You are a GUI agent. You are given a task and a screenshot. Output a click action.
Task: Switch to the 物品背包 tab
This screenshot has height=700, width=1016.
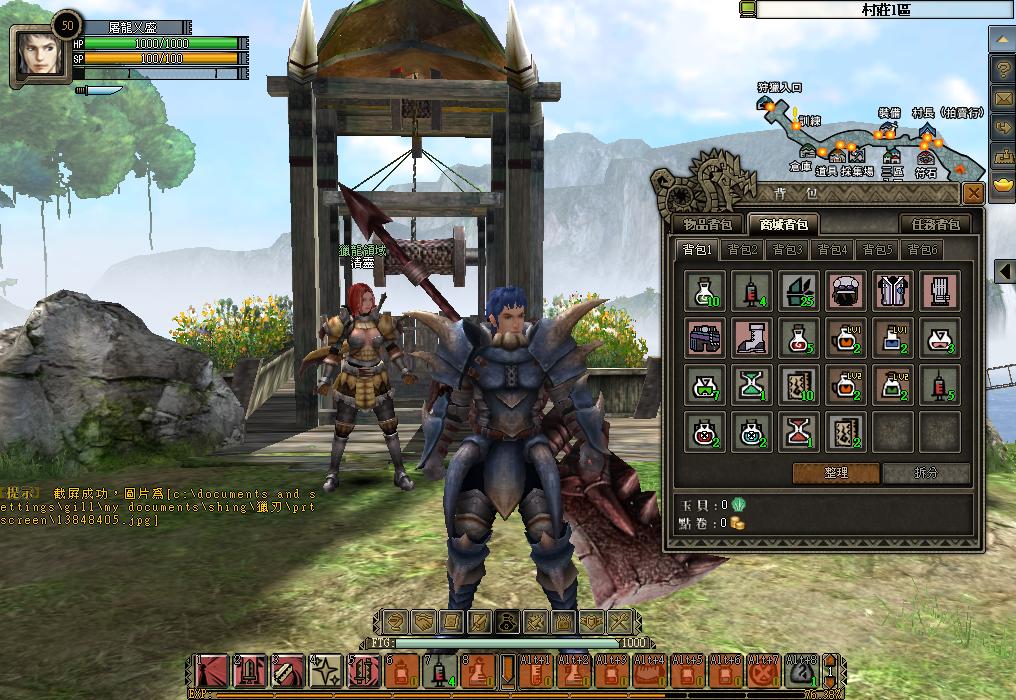[x=707, y=224]
